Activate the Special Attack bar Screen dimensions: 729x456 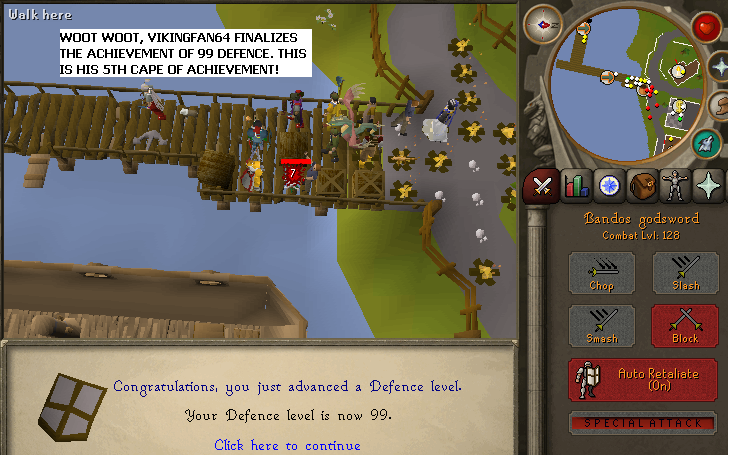(643, 423)
